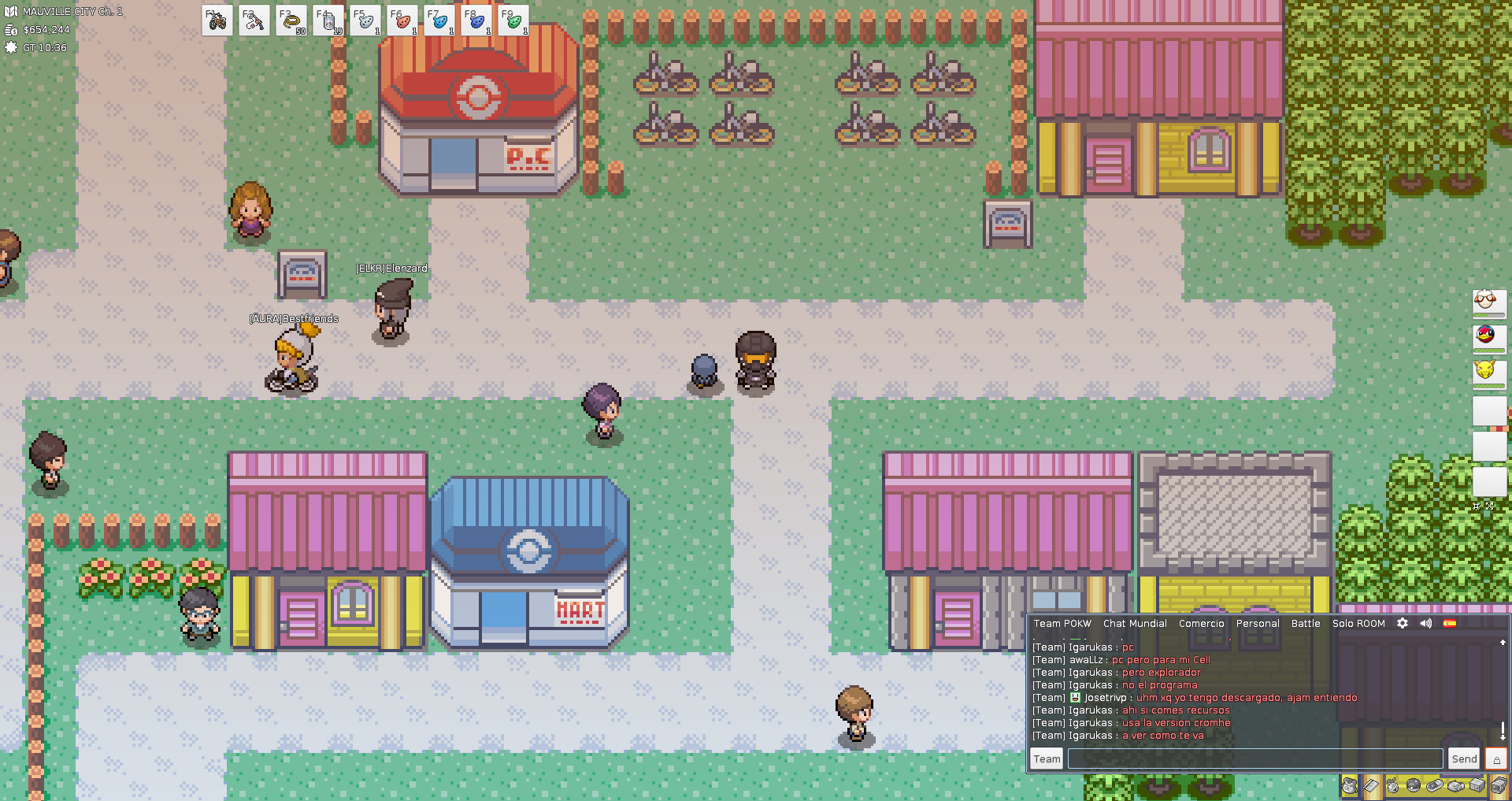Open the Personal chat tab

click(1258, 624)
